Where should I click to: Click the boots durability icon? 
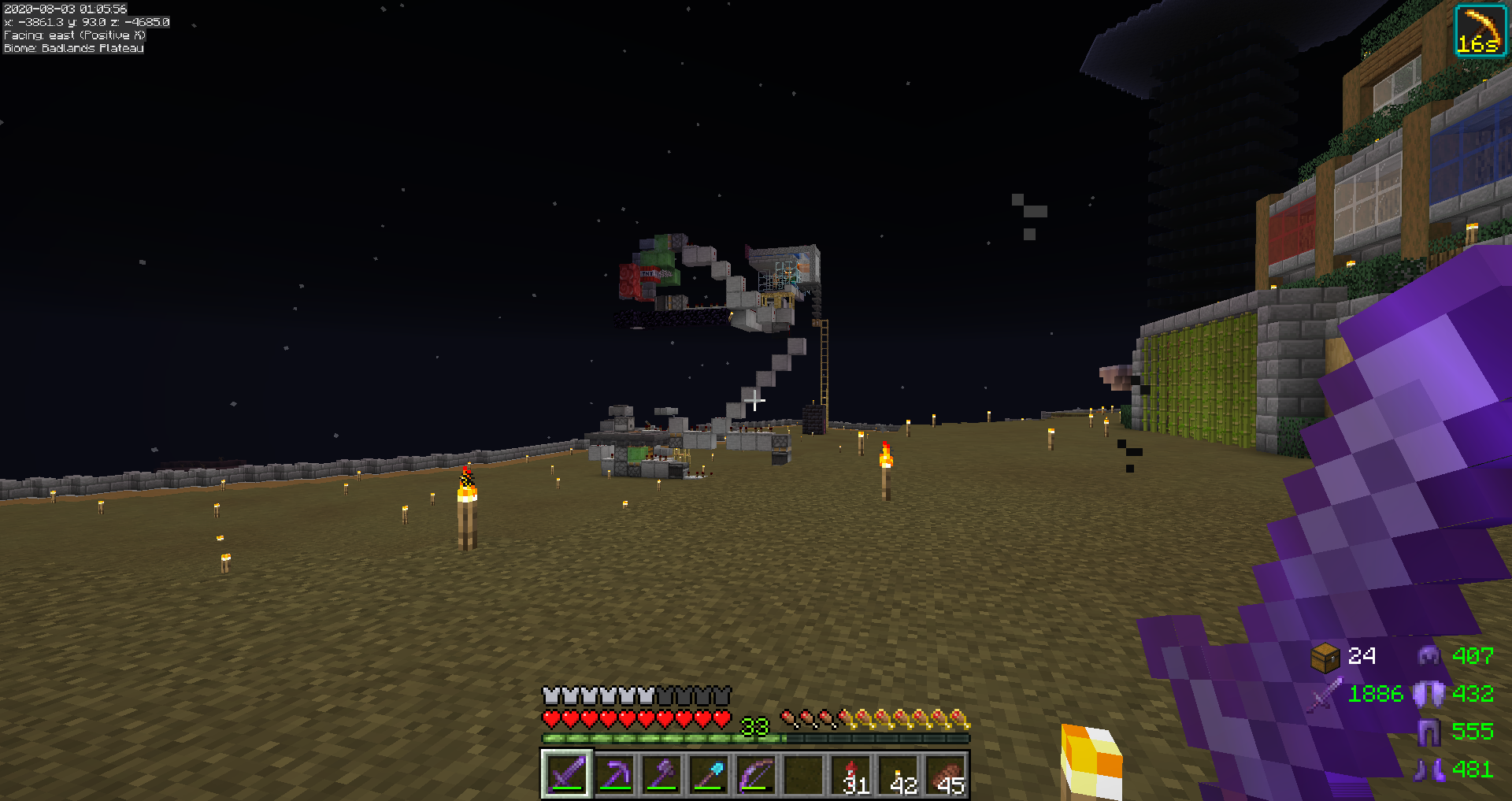pos(1429,769)
